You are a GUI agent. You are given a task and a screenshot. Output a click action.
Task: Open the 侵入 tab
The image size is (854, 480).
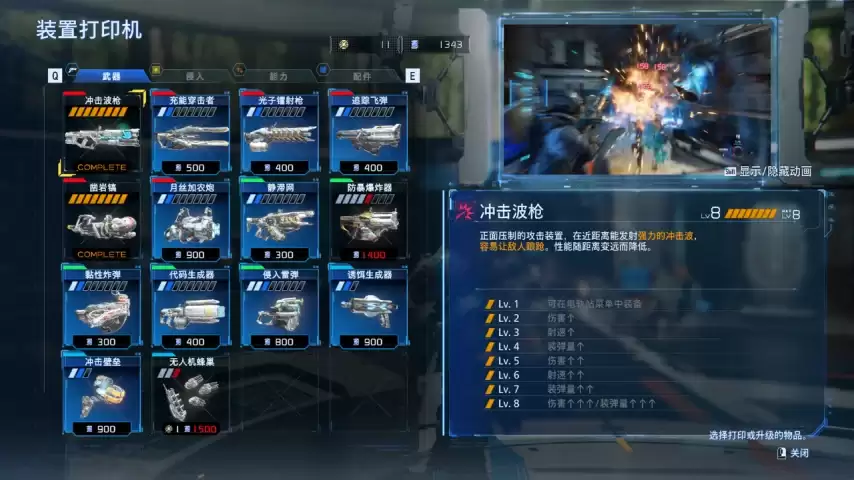pos(195,75)
